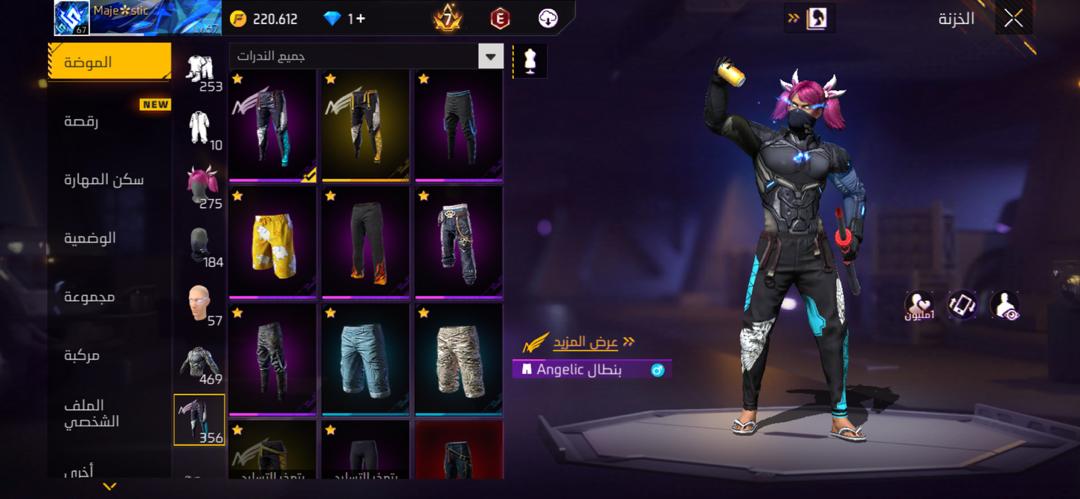Open the الموضة fashion tab
The image size is (1080, 499).
(110, 62)
